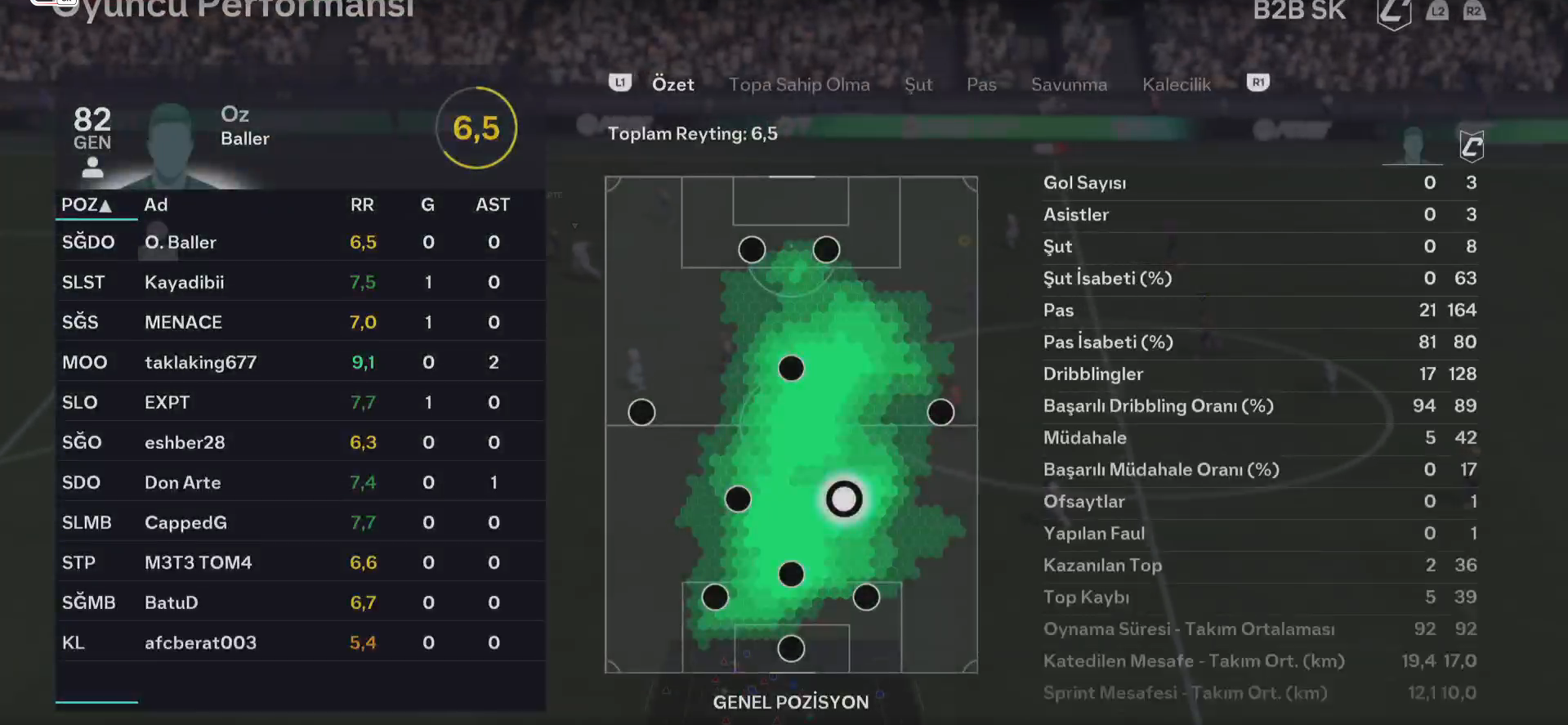Switch to the Özet tab
The height and width of the screenshot is (725, 1568).
pos(672,84)
